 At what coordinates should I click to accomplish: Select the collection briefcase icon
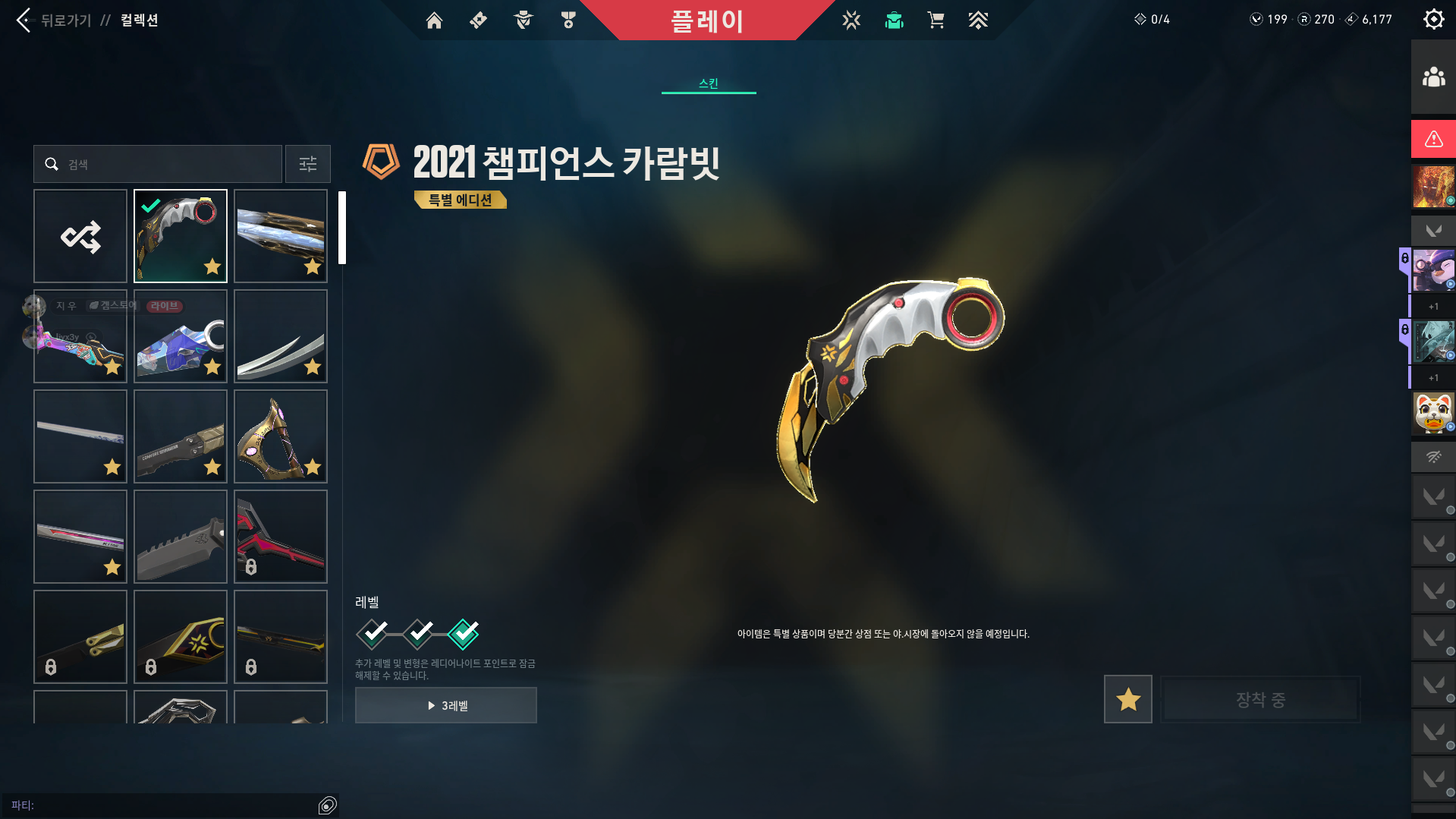coord(894,20)
